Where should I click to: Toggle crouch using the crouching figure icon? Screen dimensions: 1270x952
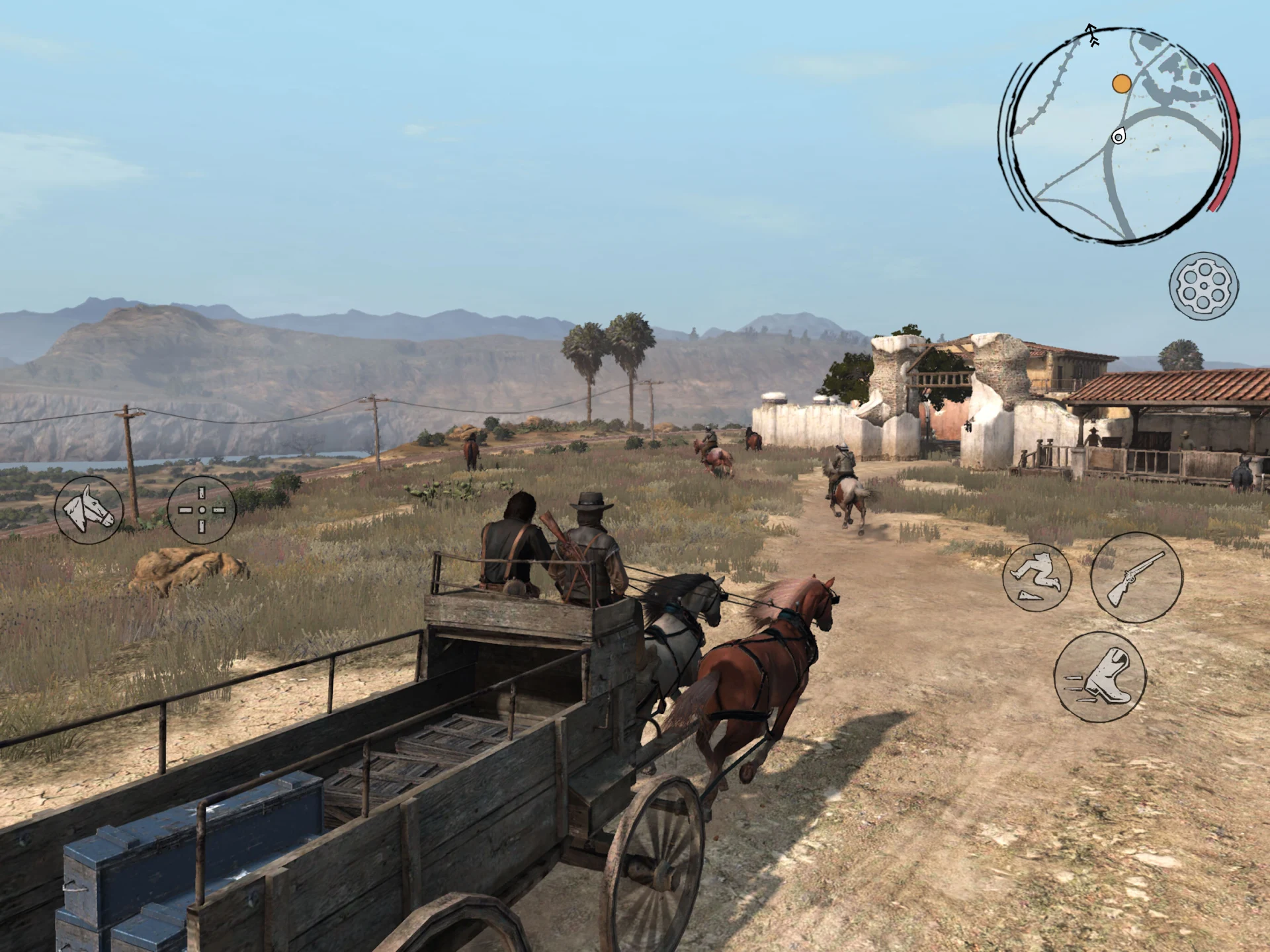coord(1038,575)
